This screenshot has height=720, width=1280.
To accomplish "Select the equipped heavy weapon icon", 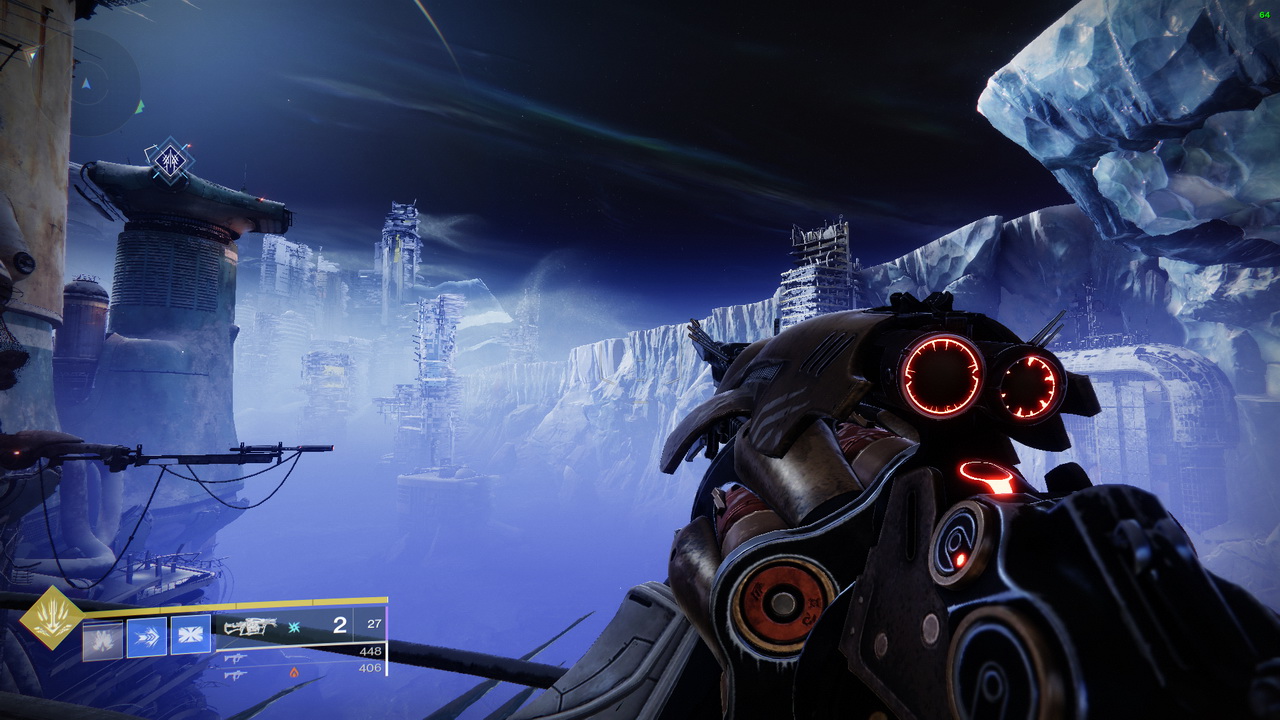I will 250,627.
